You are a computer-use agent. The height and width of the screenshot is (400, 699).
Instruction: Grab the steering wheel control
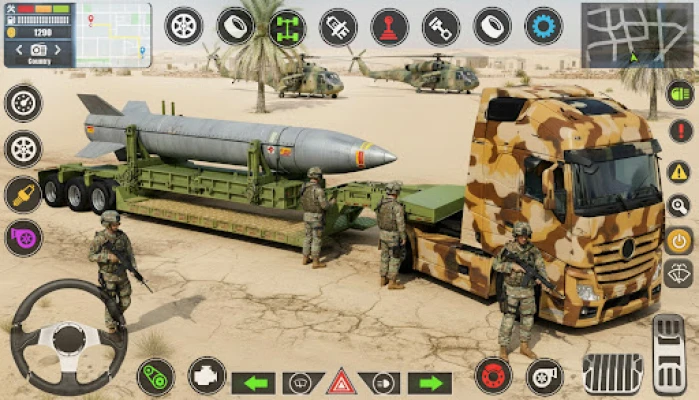point(68,336)
